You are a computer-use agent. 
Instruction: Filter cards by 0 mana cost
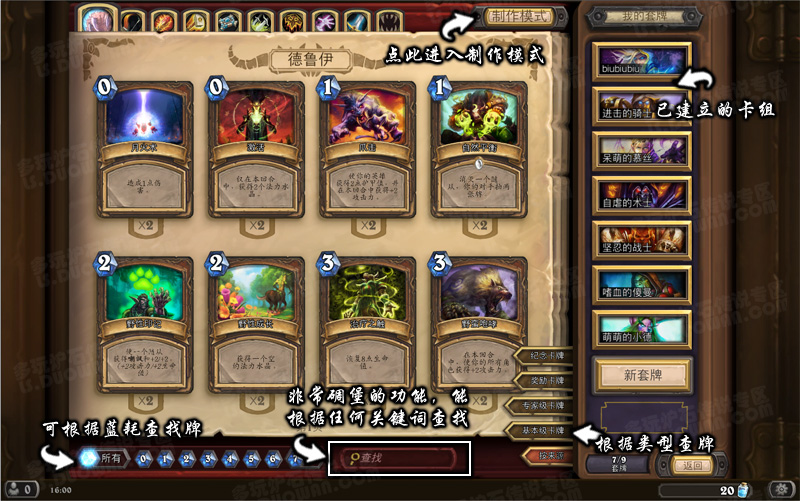point(145,459)
